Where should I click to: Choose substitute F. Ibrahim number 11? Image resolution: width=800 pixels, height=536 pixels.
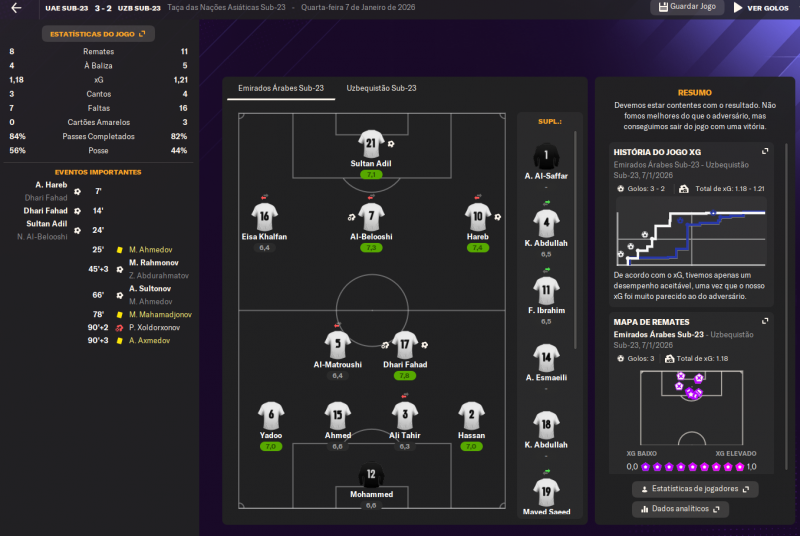point(546,291)
